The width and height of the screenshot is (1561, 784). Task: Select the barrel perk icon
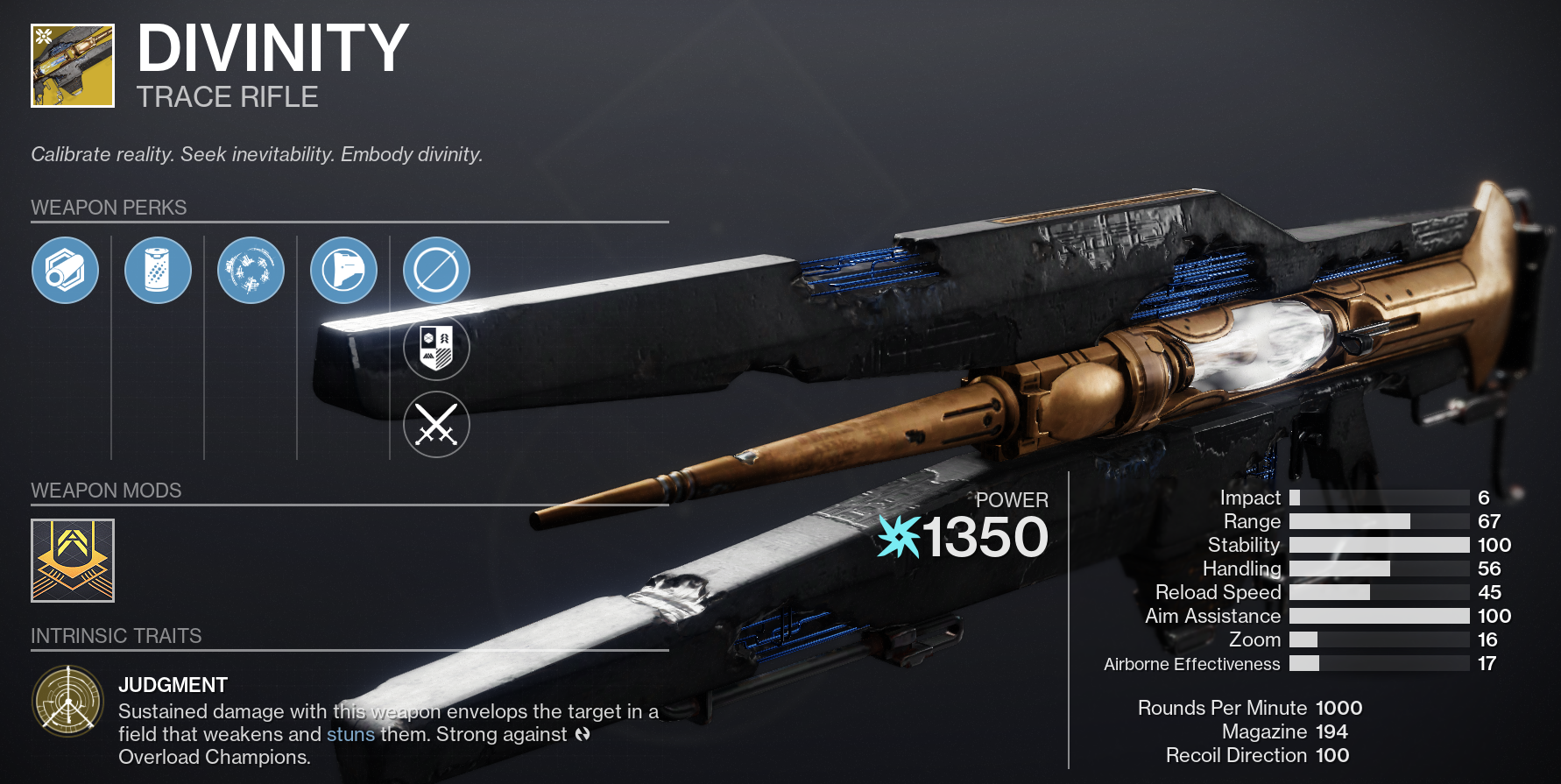tap(66, 271)
